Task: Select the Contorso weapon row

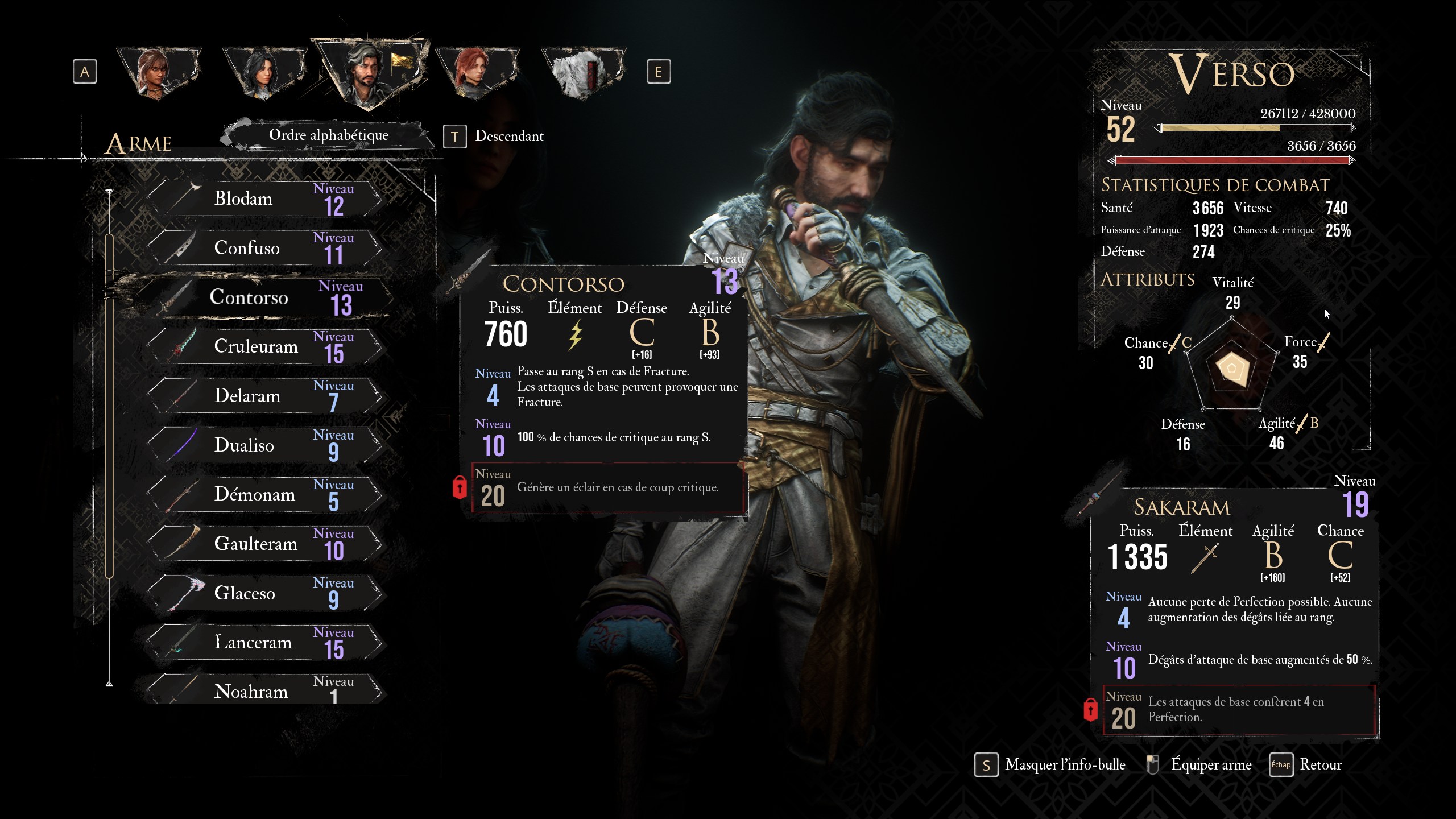Action: (267, 297)
